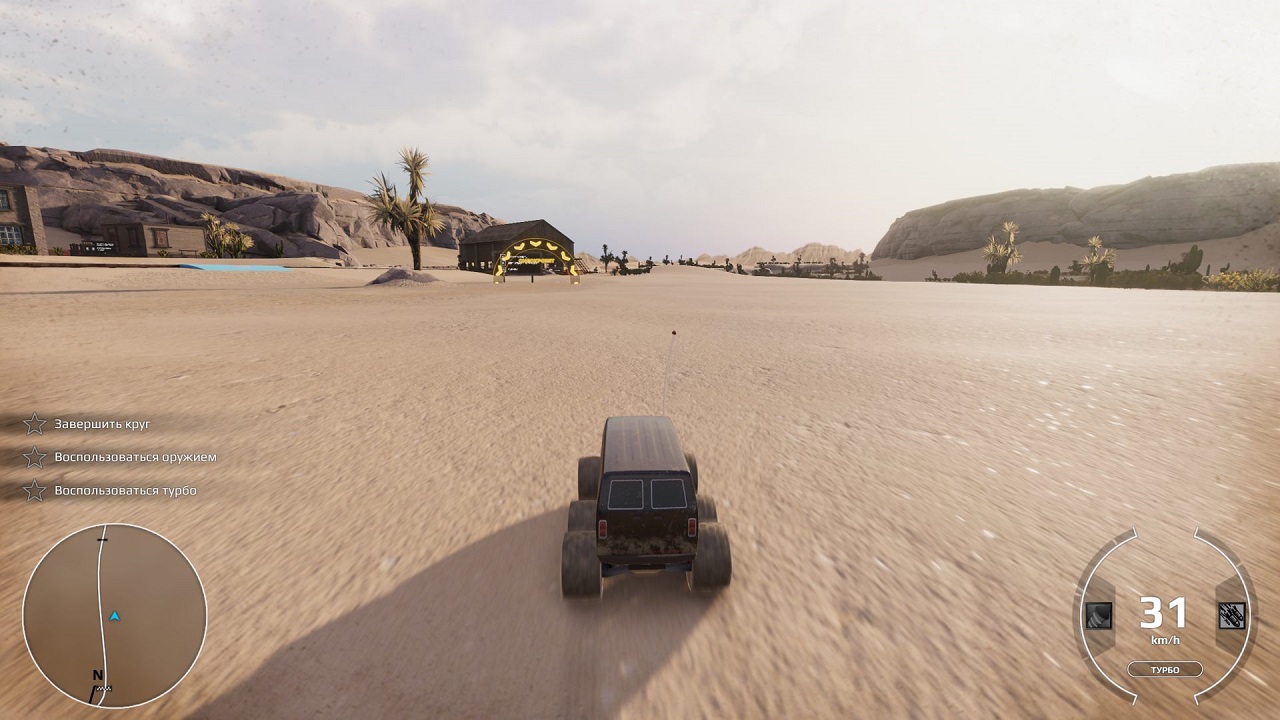
Task: Click the blue player arrow on the minimap
Action: tap(114, 615)
